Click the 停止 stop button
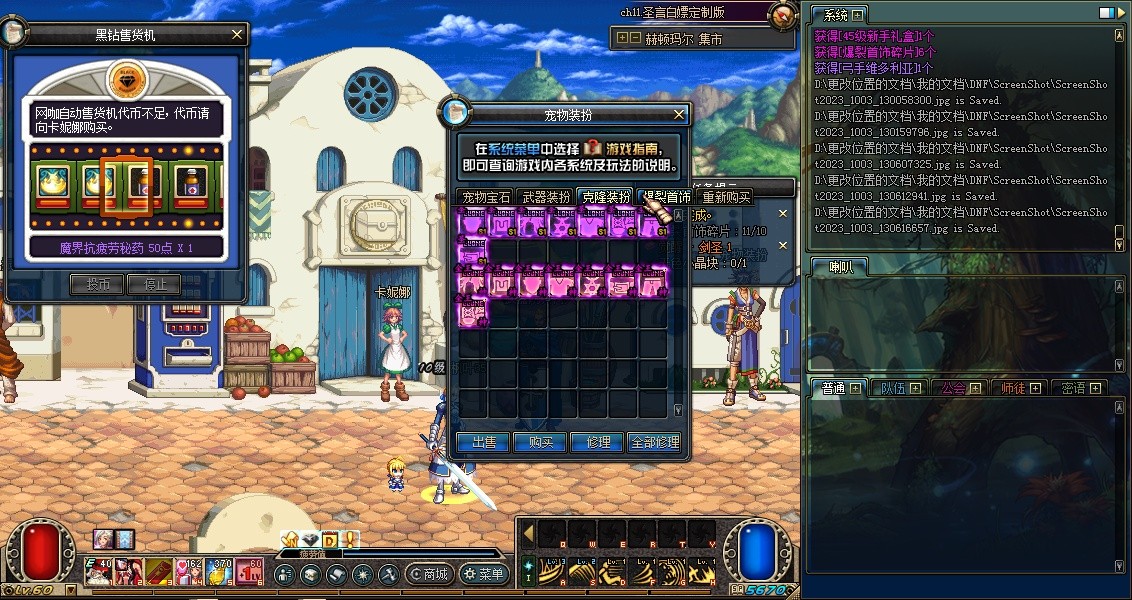Image resolution: width=1132 pixels, height=600 pixels. point(155,285)
